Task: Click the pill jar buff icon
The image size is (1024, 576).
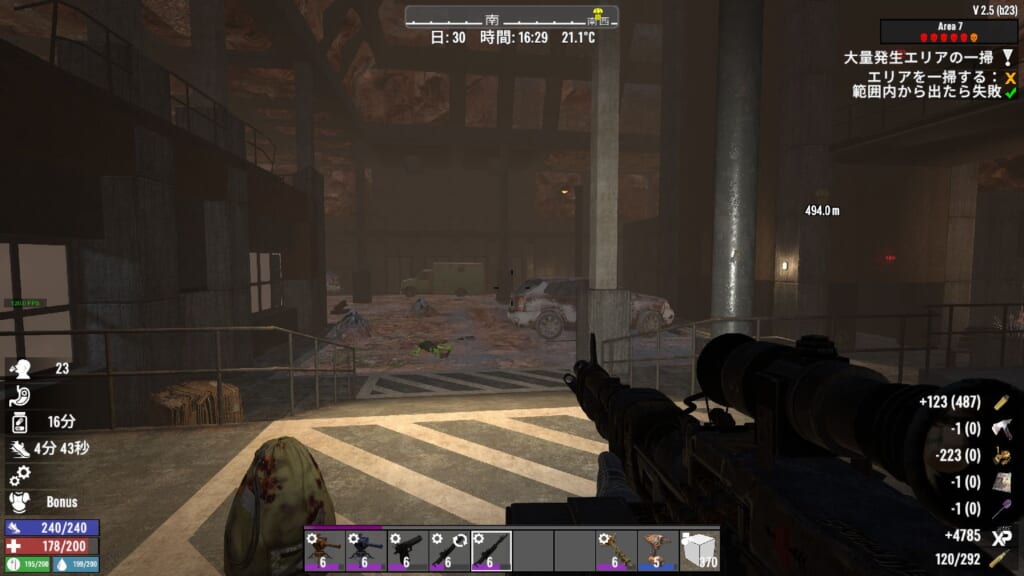Action: [20, 422]
